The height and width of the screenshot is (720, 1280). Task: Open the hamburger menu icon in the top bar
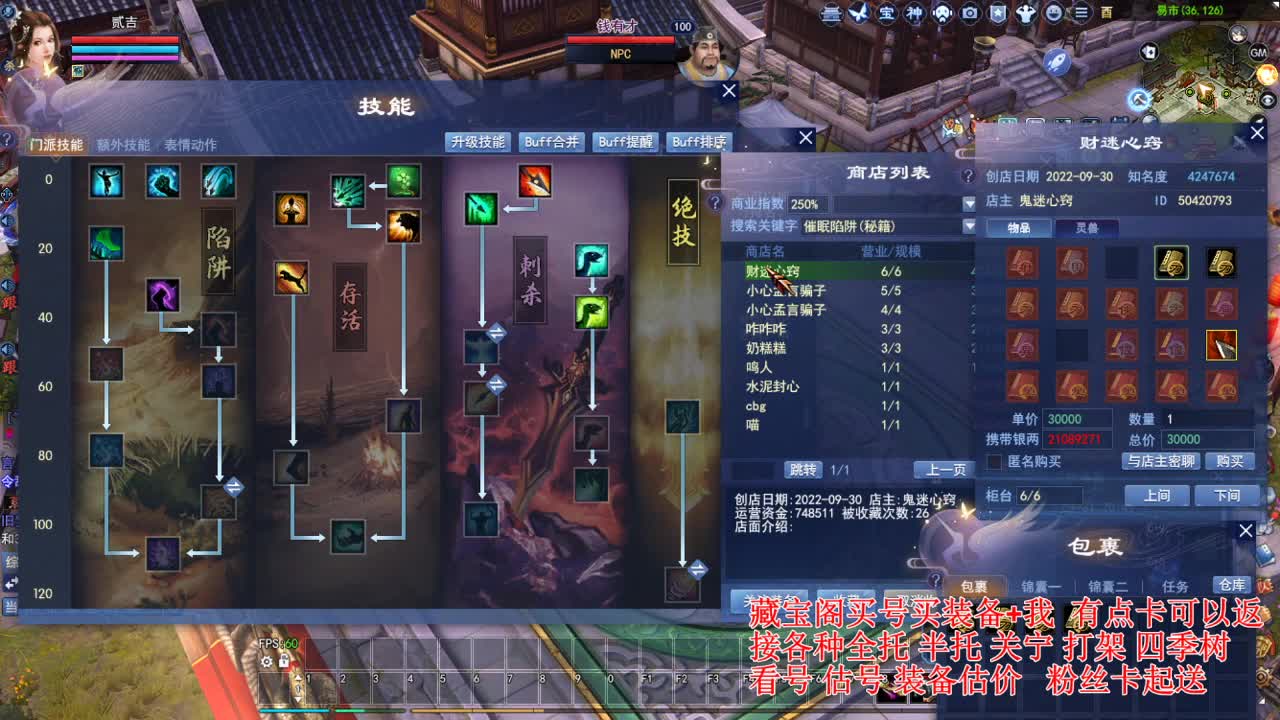click(x=1083, y=13)
